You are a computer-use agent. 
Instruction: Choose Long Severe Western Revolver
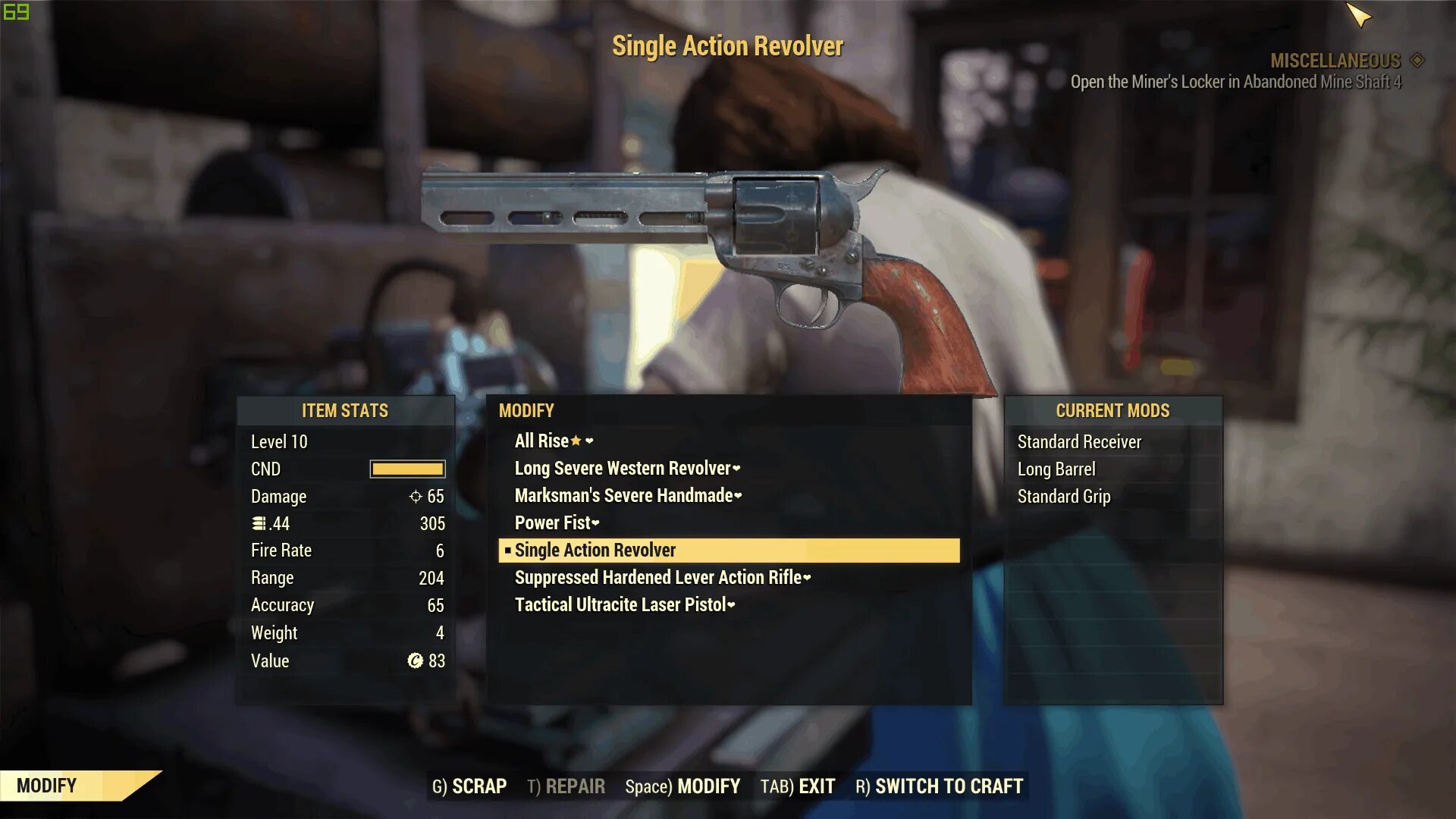[623, 468]
